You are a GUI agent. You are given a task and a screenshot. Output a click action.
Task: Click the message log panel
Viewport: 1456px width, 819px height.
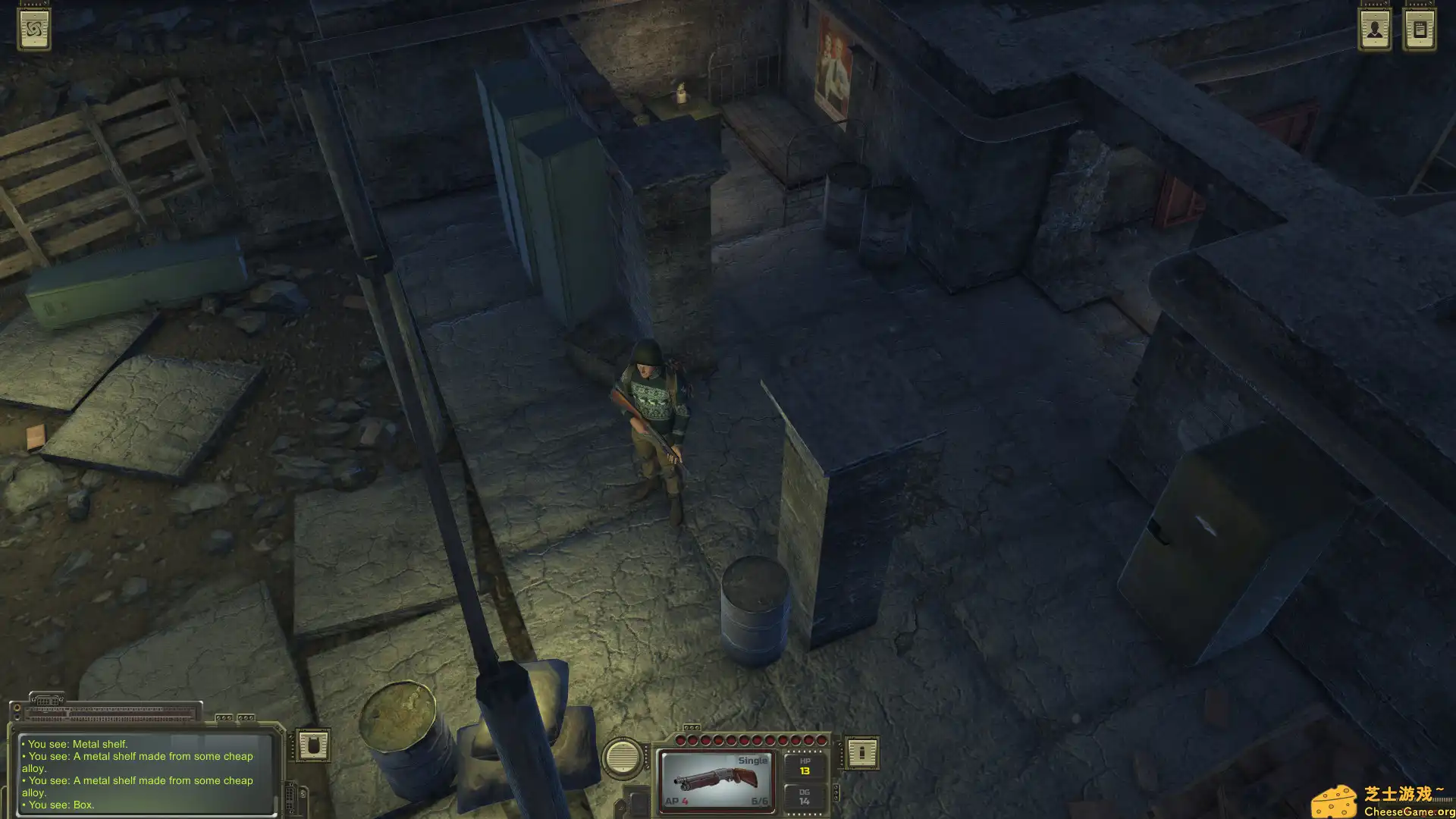(145, 773)
